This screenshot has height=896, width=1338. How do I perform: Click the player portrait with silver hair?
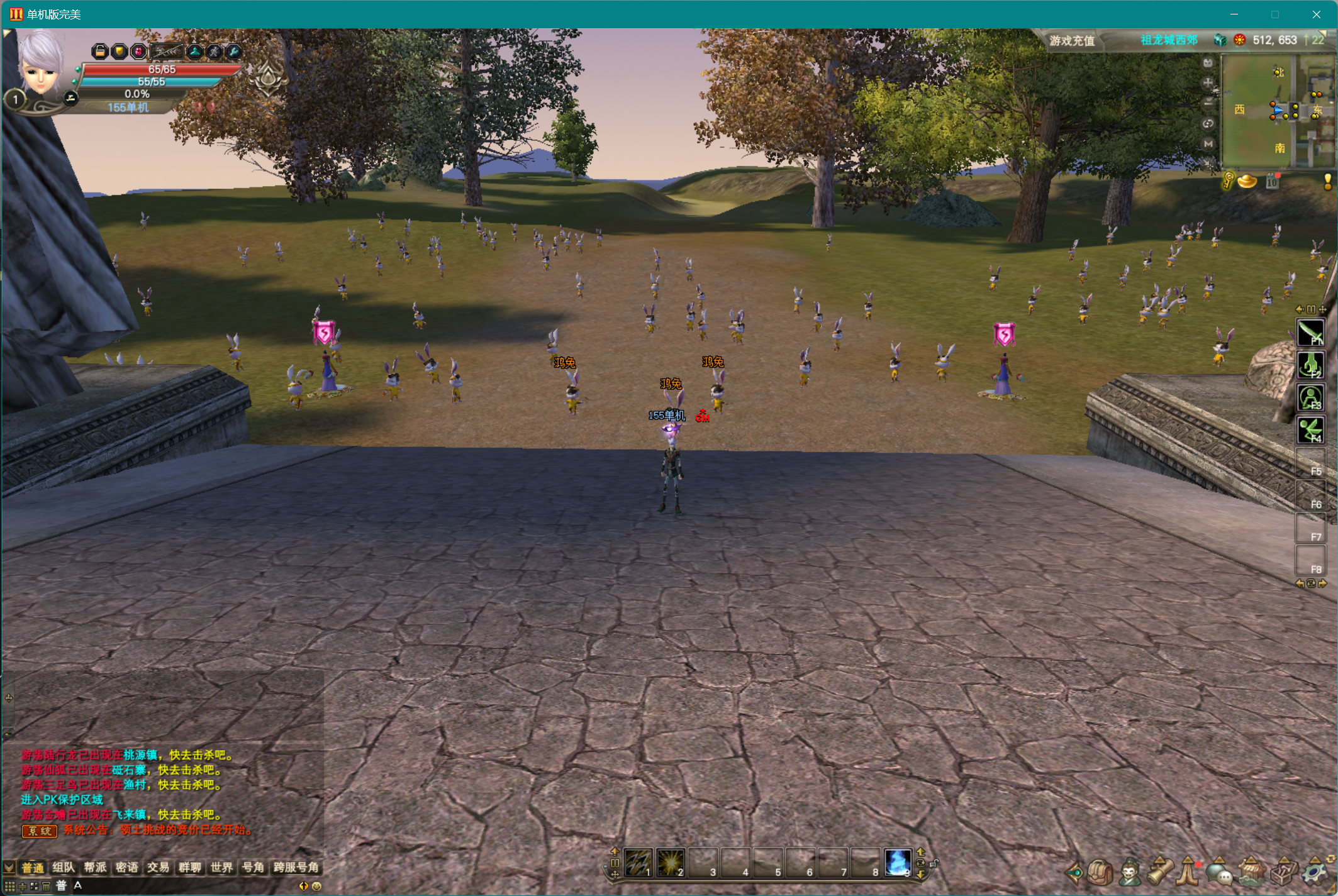[x=40, y=63]
